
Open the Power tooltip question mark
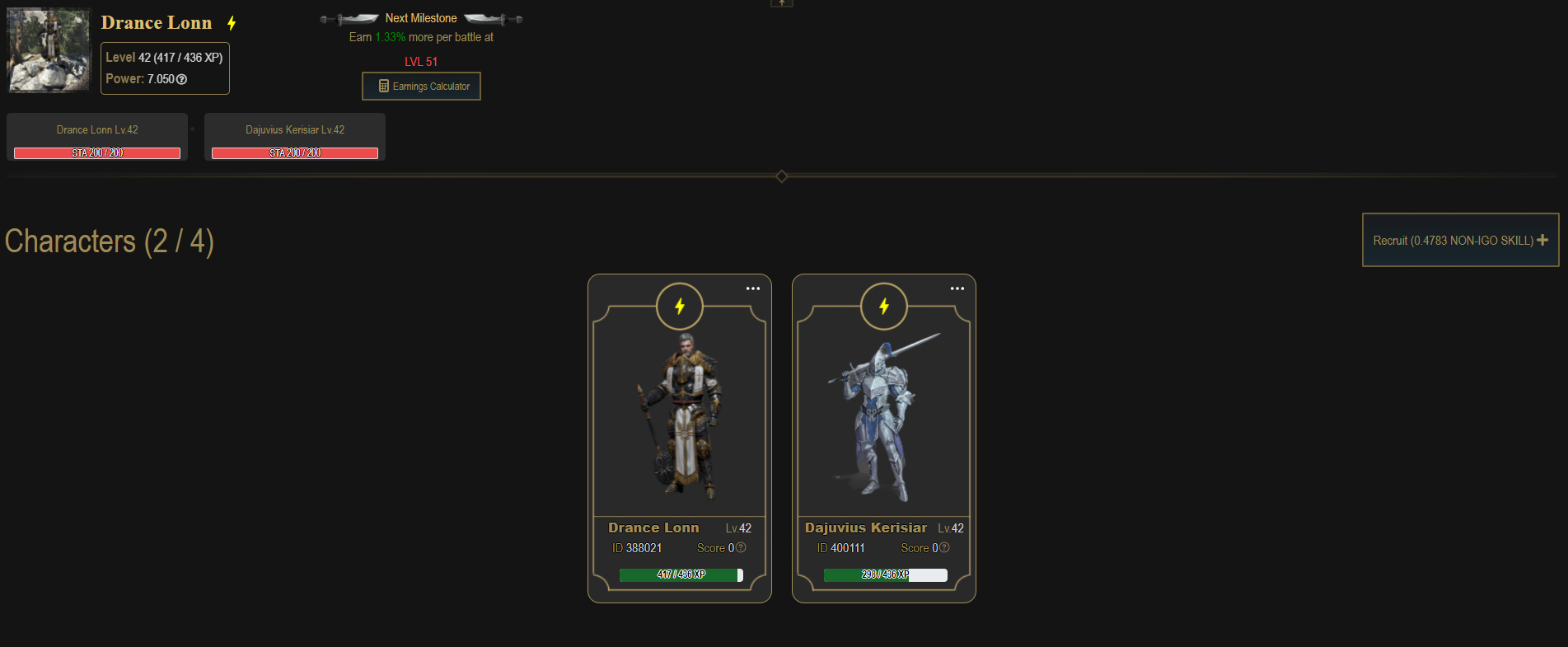(x=181, y=79)
